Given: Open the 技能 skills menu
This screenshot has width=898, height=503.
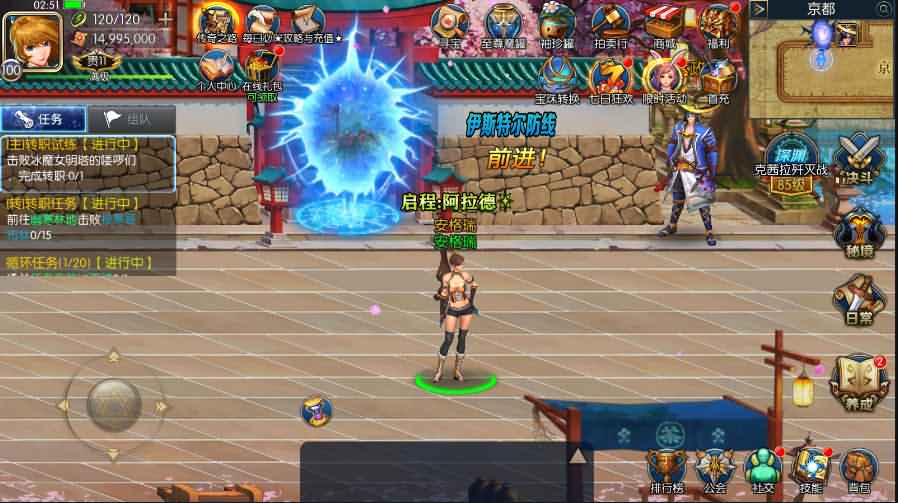Looking at the screenshot, I should 811,468.
